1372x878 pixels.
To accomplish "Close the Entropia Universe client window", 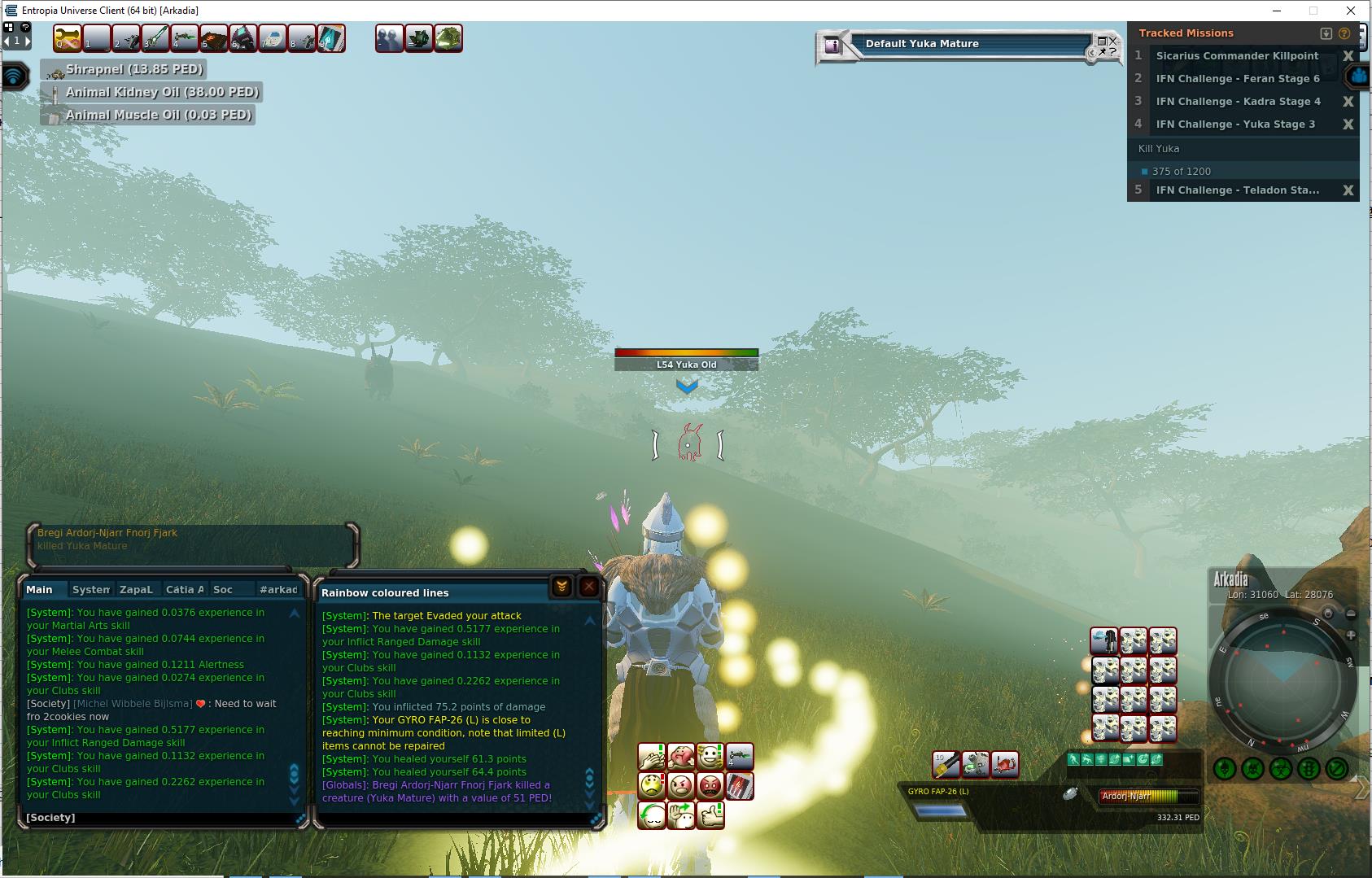I will coord(1352,11).
